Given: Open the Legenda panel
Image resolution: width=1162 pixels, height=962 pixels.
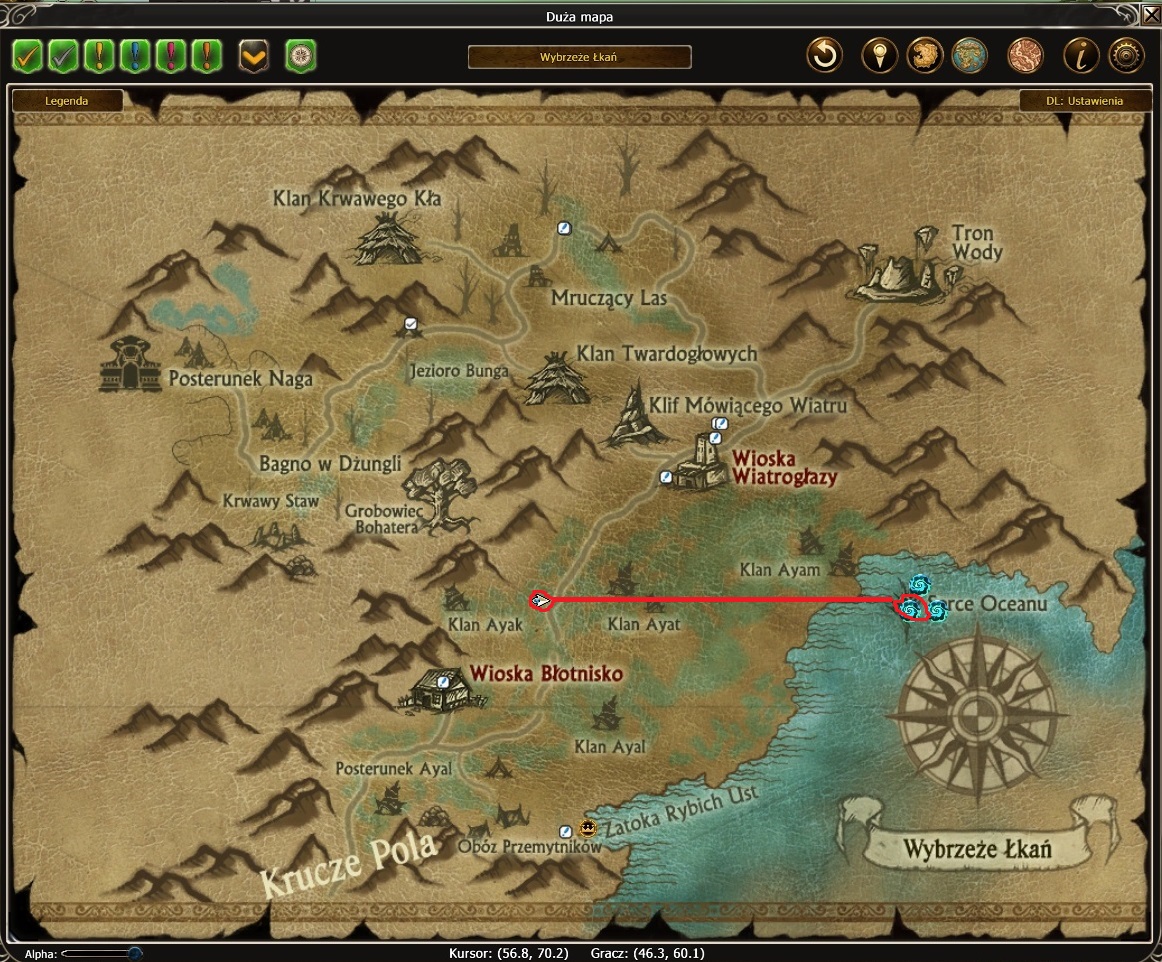Looking at the screenshot, I should click(67, 101).
